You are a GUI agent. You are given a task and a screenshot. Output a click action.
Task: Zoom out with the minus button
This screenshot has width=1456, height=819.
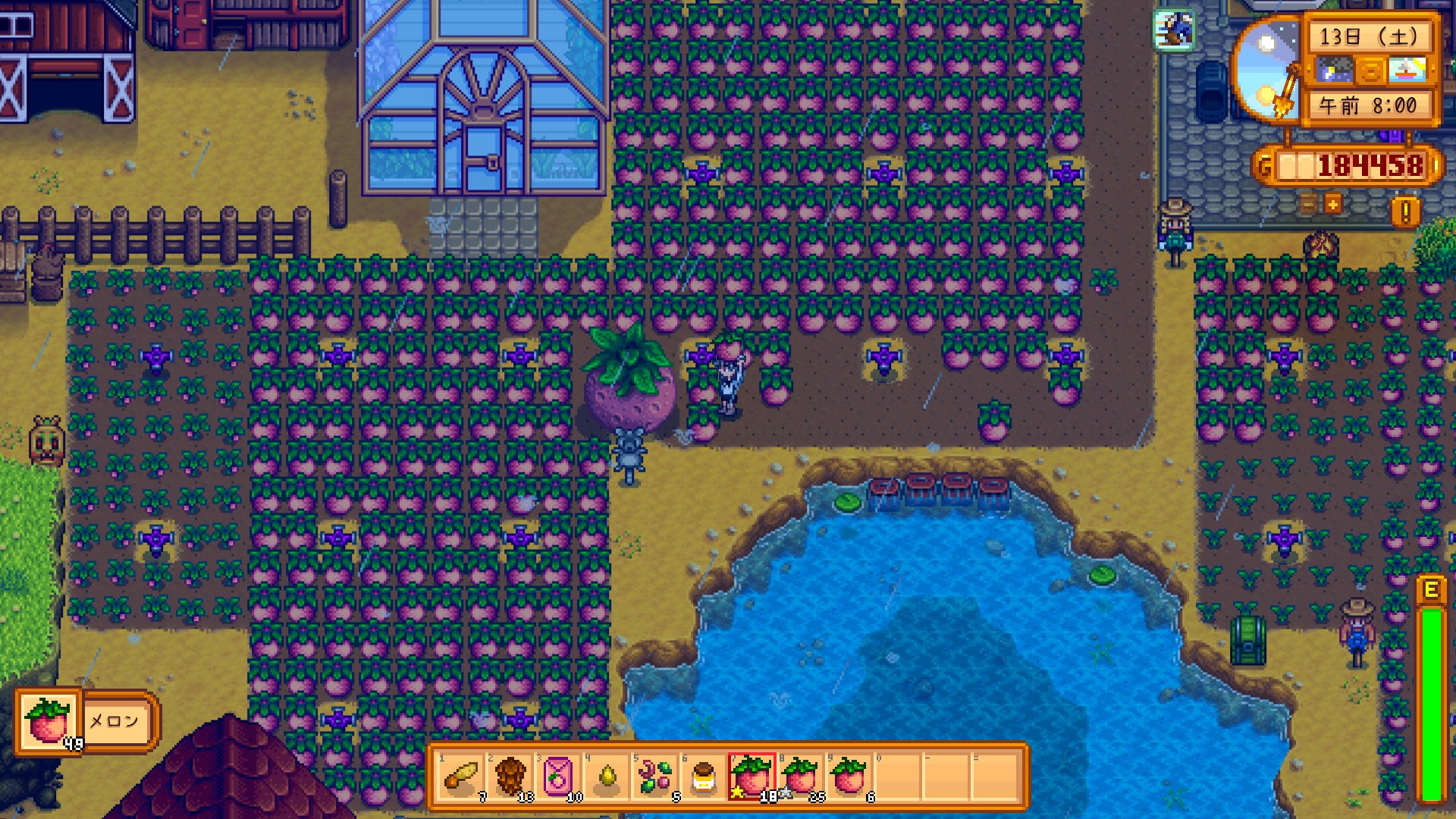point(1309,203)
